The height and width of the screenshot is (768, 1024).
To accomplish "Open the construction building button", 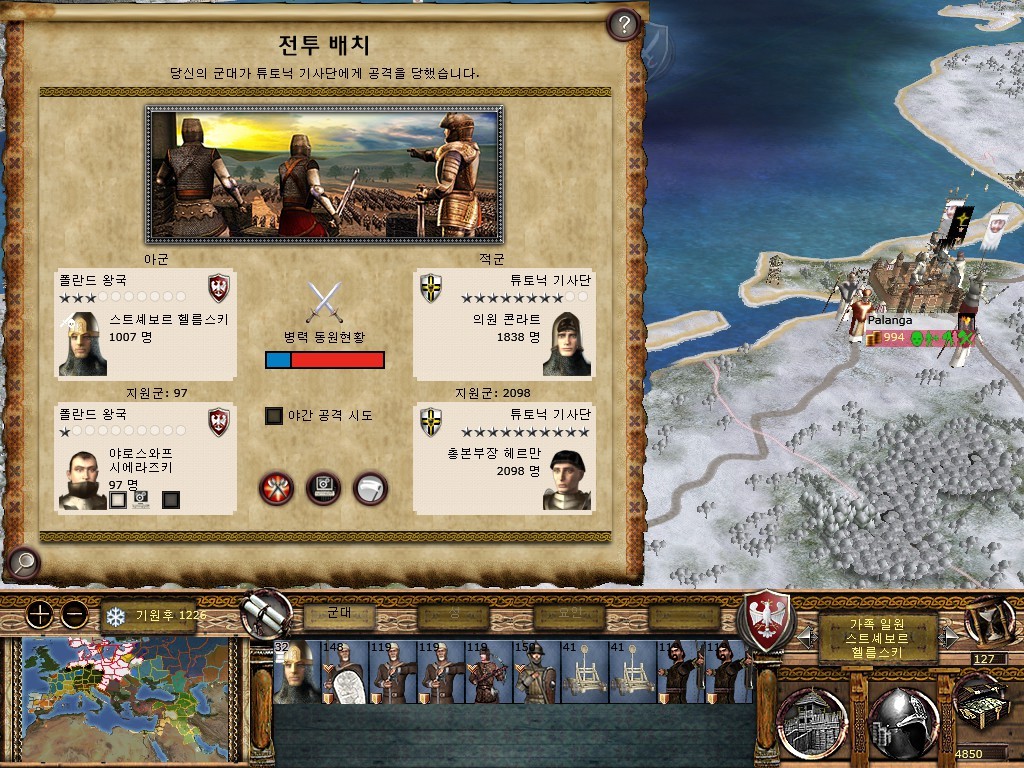I will point(811,721).
